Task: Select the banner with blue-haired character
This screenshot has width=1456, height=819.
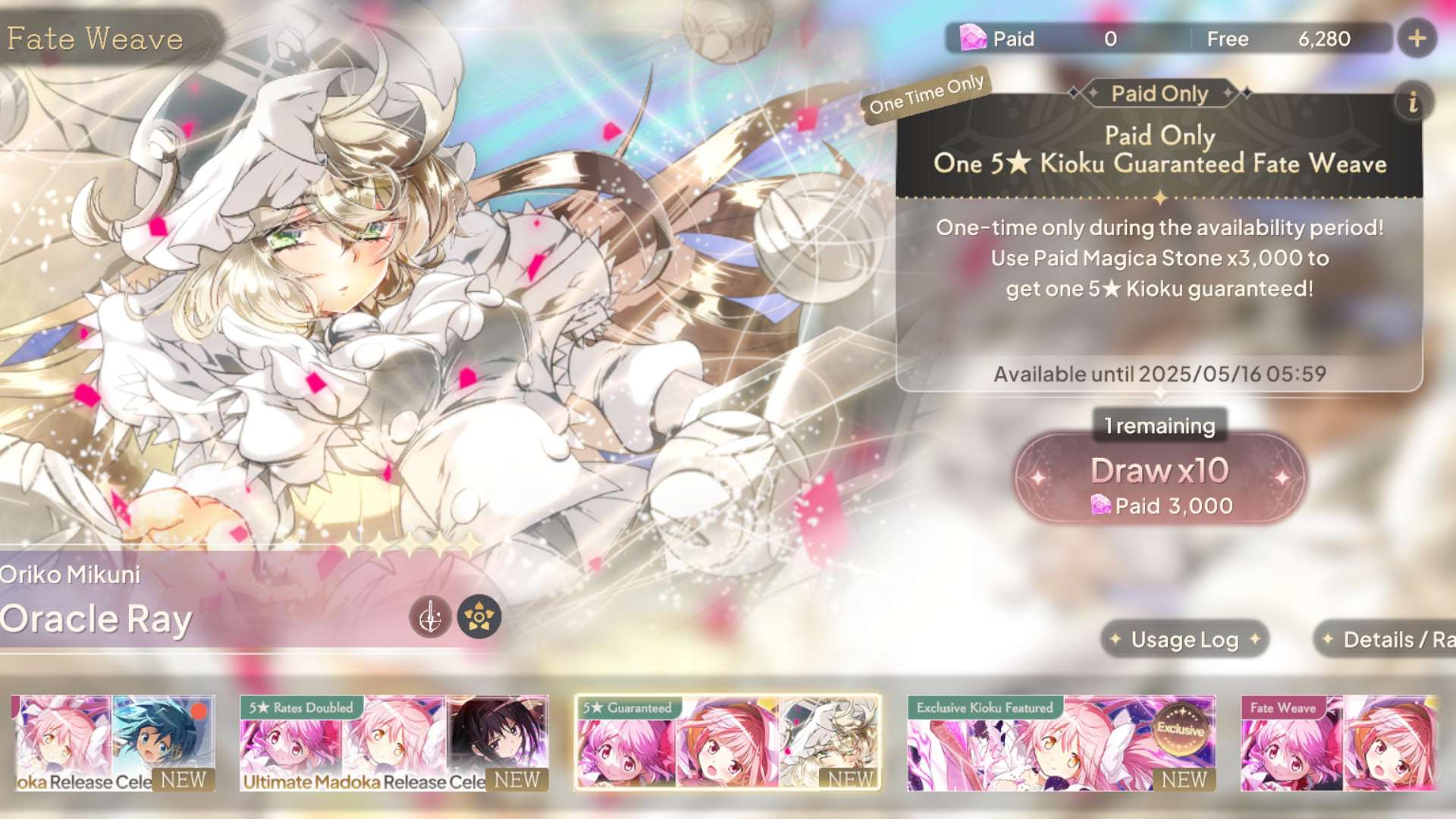Action: click(114, 743)
